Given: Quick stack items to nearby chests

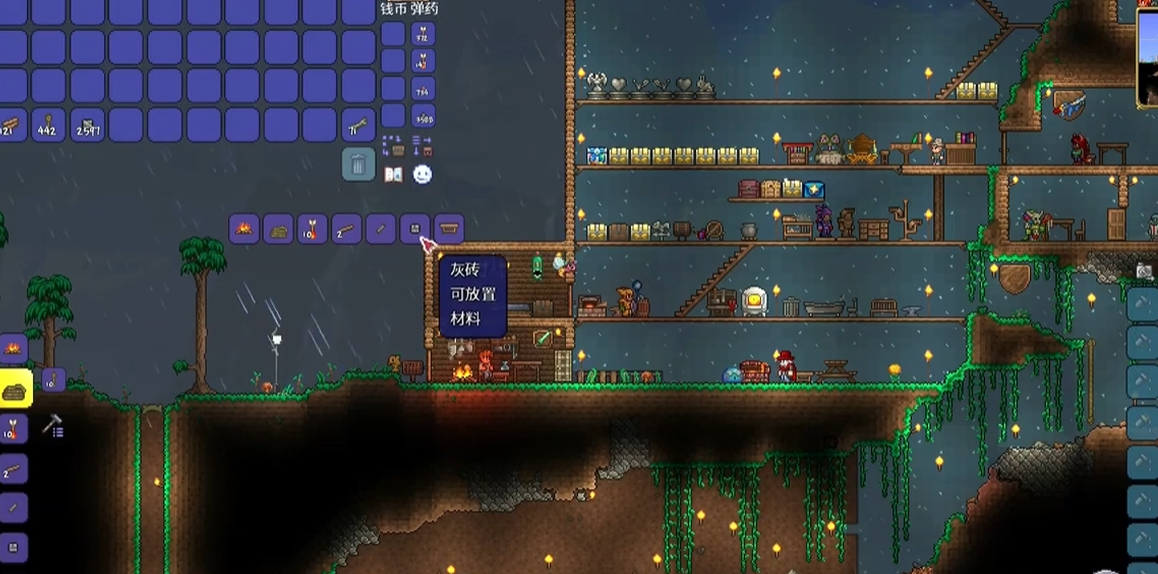Looking at the screenshot, I should click(x=393, y=145).
